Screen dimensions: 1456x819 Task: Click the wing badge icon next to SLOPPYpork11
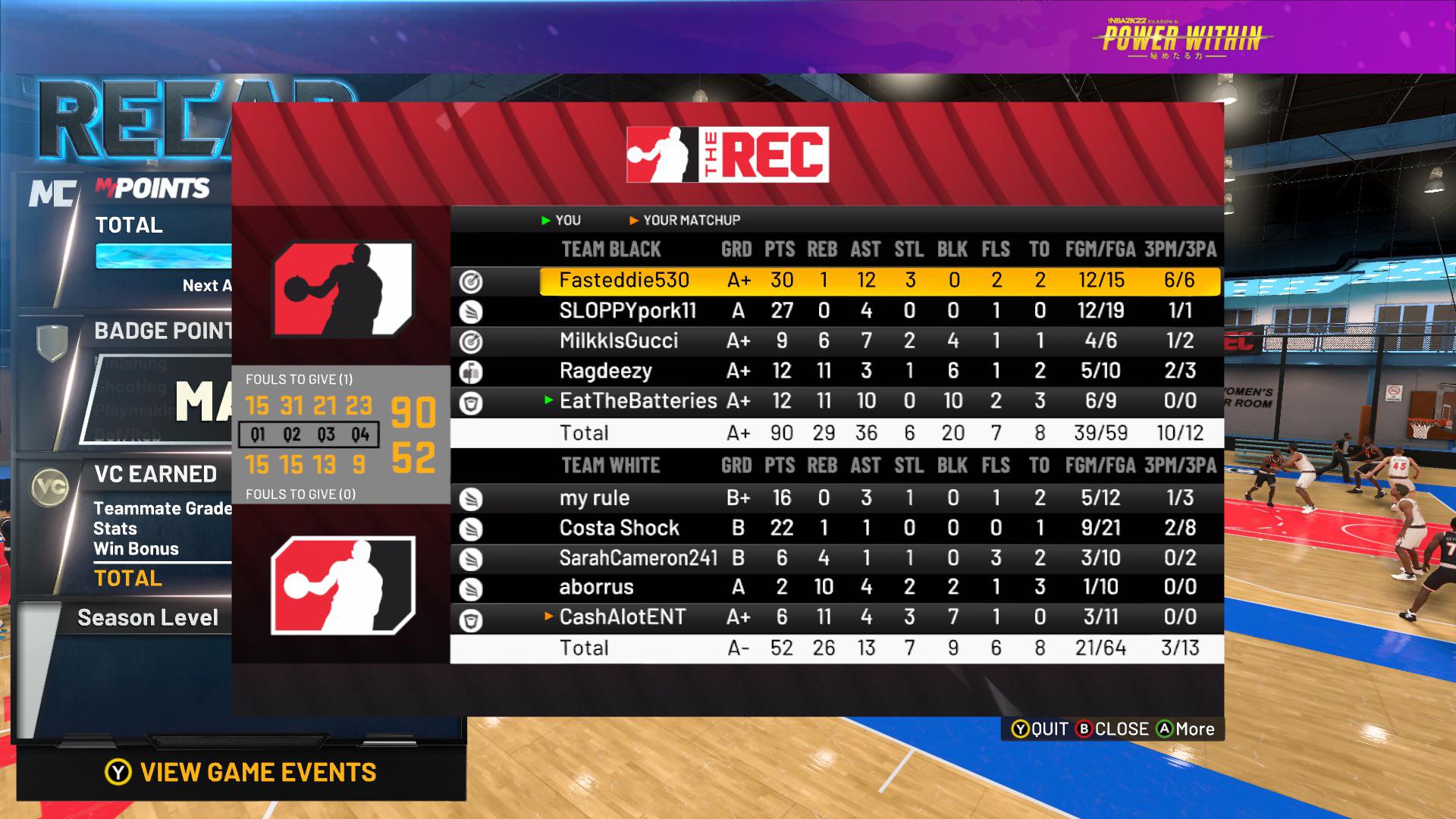click(x=470, y=310)
